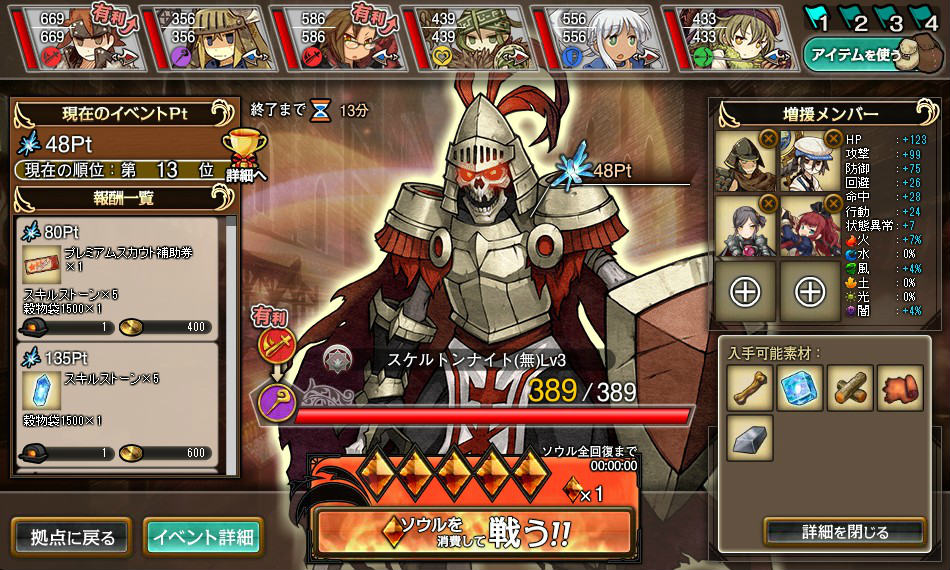Image resolution: width=950 pixels, height=570 pixels.
Task: Open イベント詳細 event details
Action: pyautogui.click(x=203, y=537)
